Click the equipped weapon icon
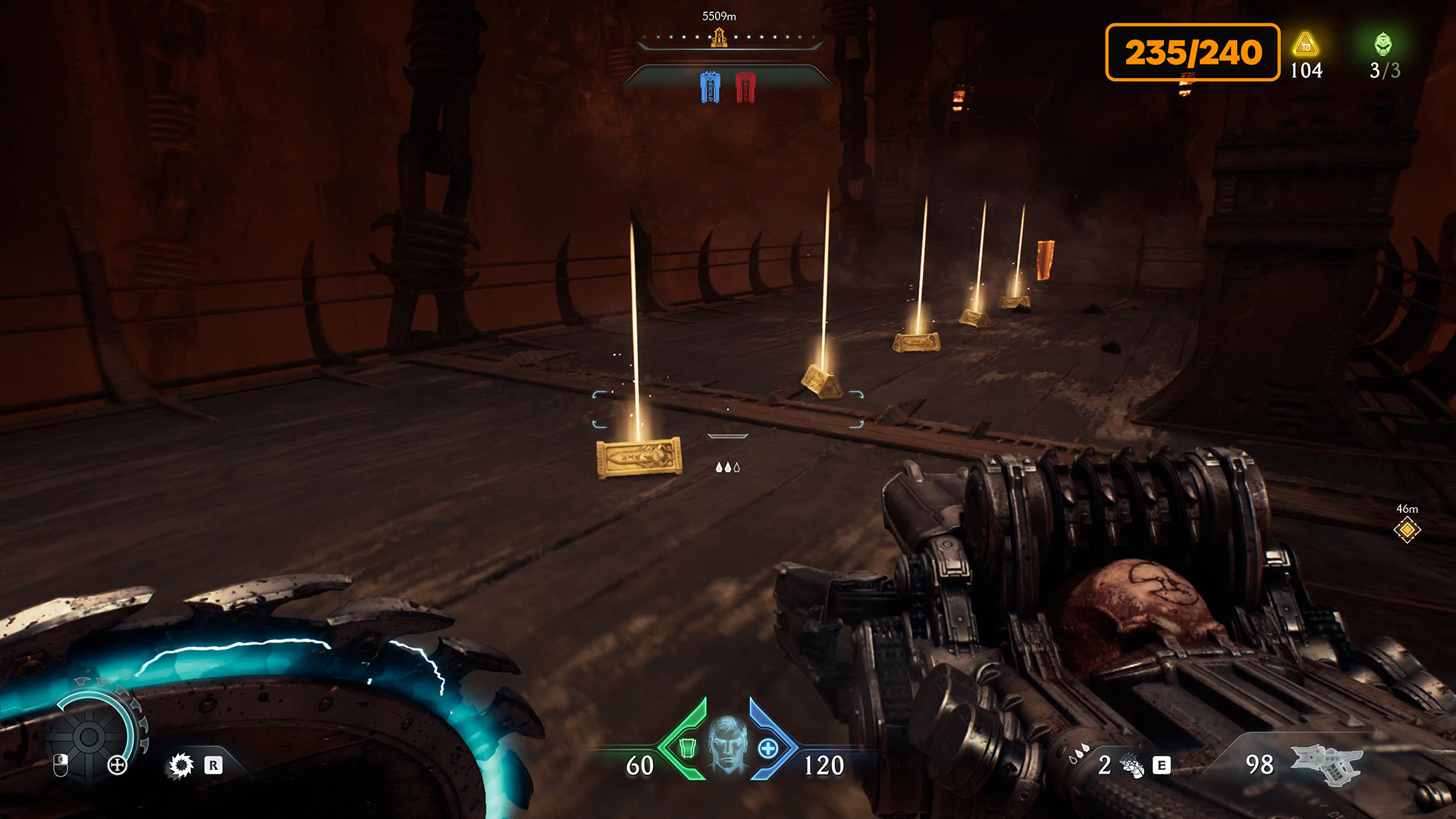The height and width of the screenshot is (819, 1456). tap(1326, 763)
